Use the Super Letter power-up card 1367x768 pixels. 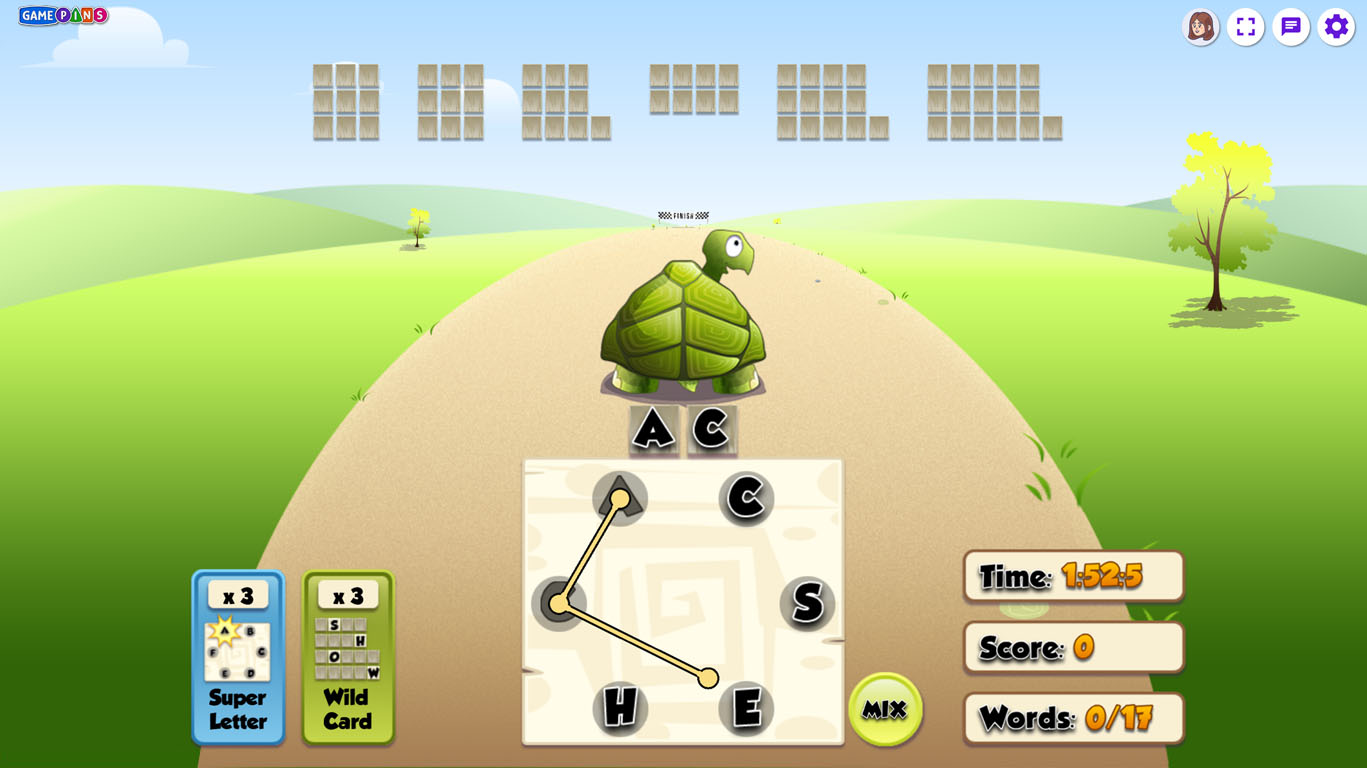point(238,657)
